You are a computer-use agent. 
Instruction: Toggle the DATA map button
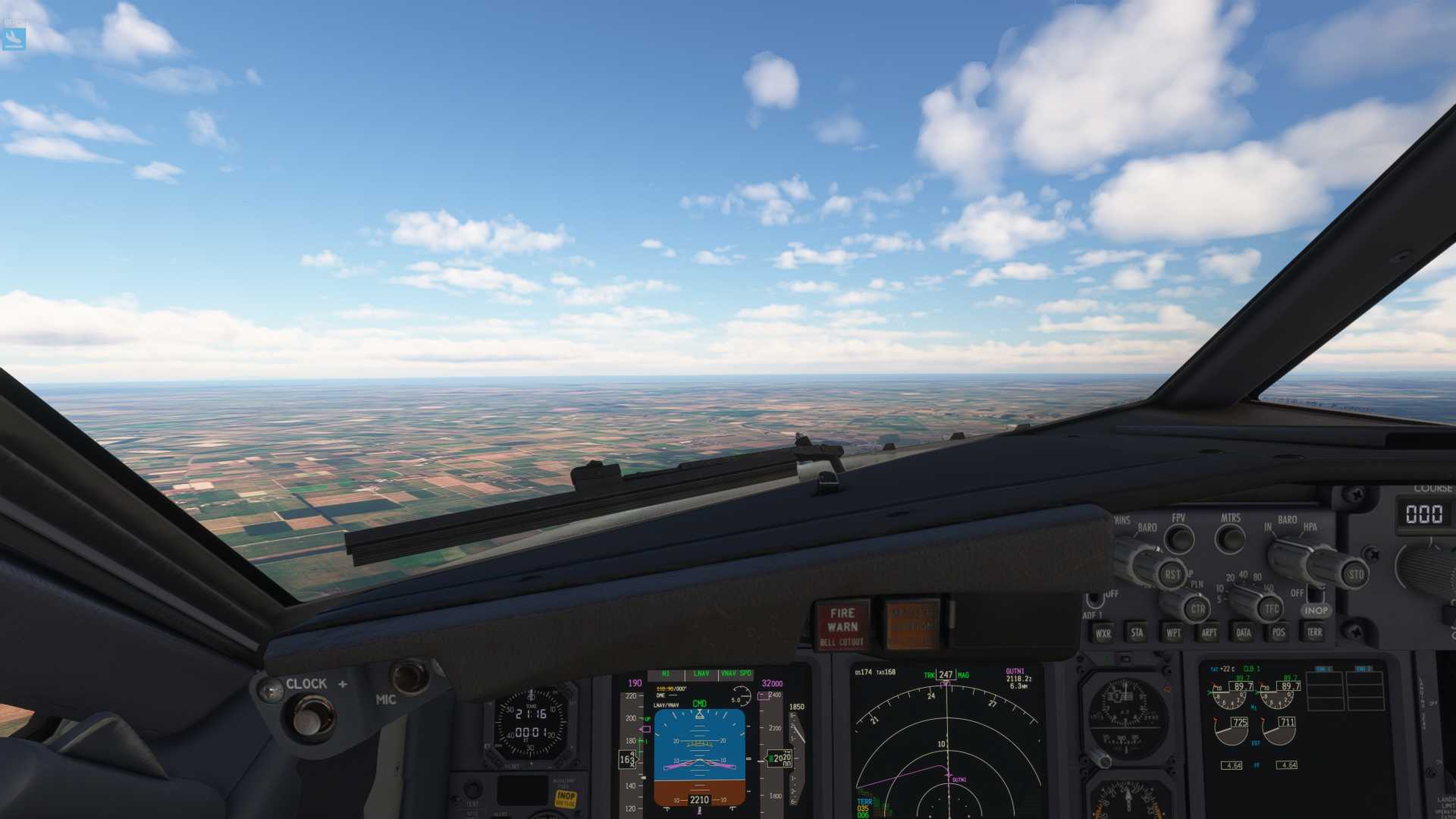(x=1244, y=632)
